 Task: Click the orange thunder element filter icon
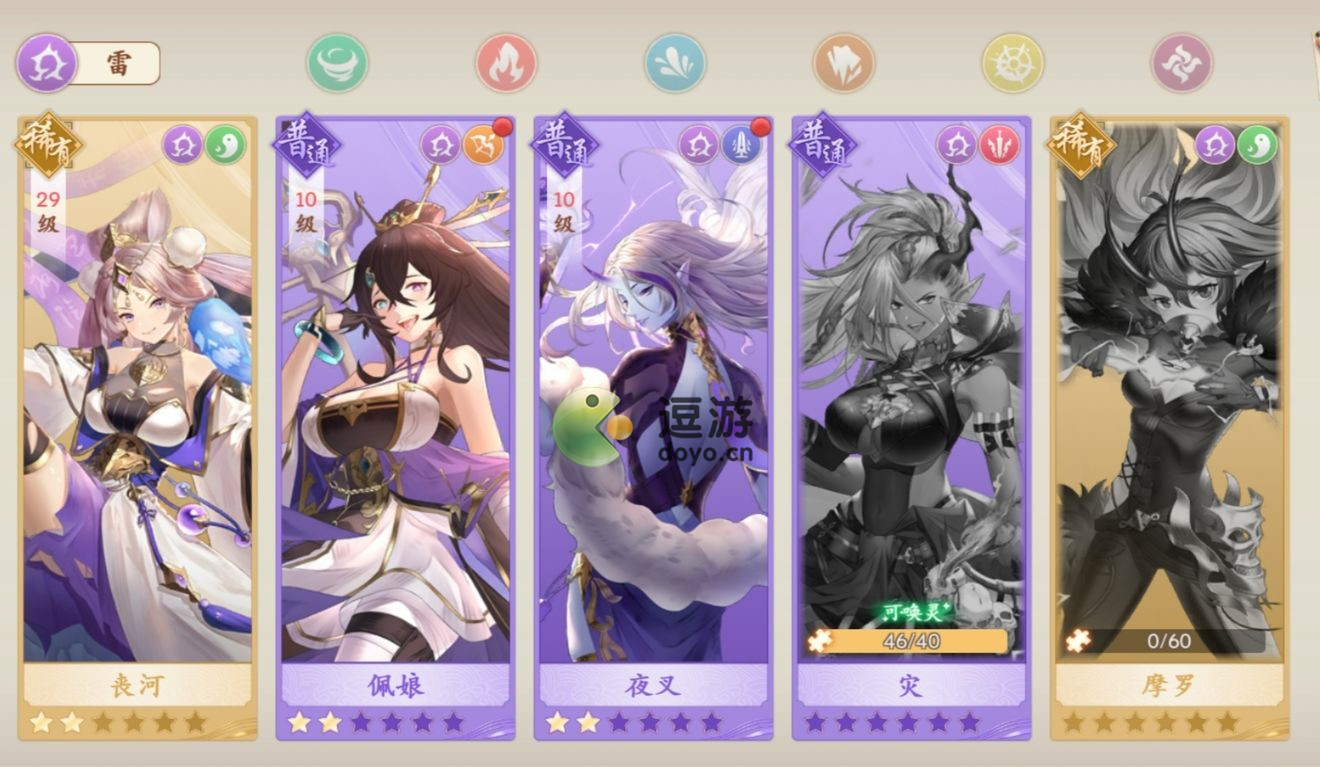(843, 62)
